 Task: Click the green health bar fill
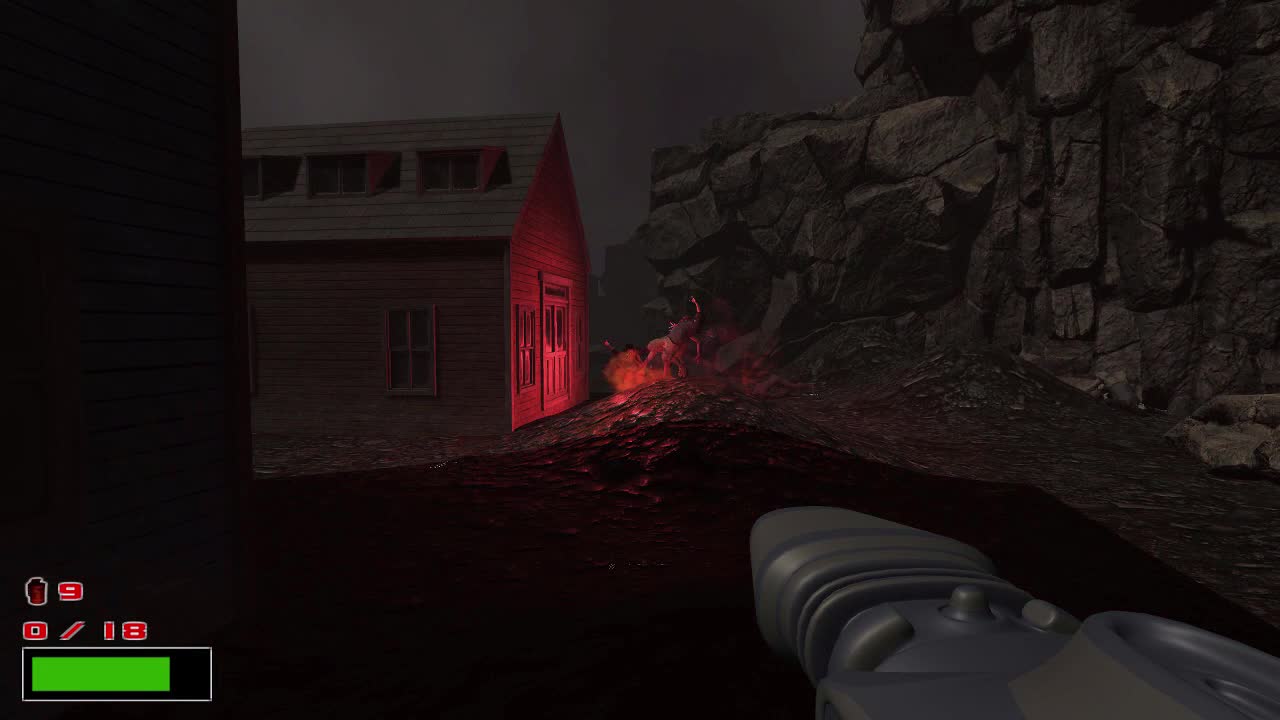[x=100, y=671]
